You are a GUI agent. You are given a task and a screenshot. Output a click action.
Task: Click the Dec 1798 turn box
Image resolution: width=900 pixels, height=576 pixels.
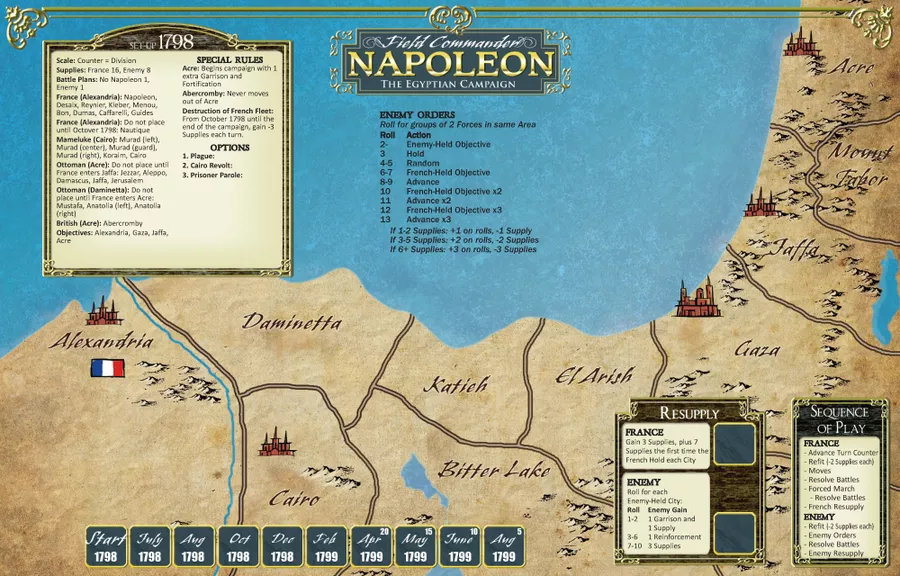click(x=282, y=547)
